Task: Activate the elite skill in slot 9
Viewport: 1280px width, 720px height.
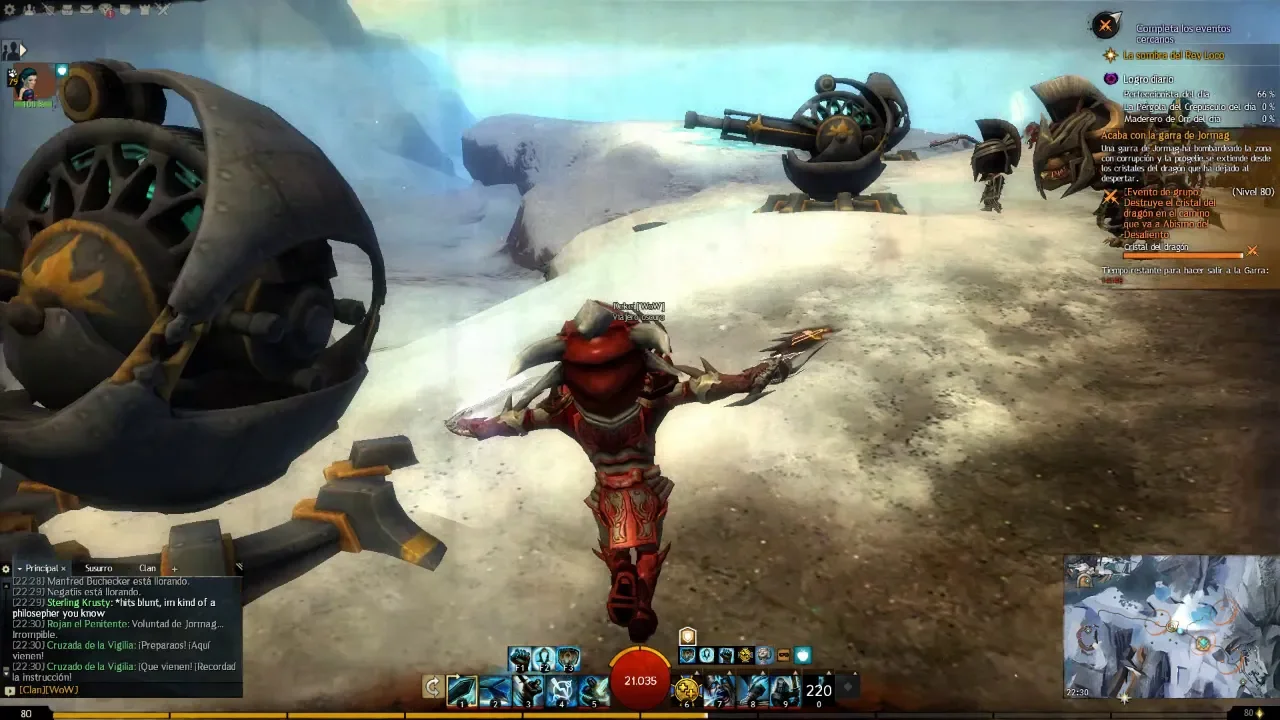Action: 785,689
